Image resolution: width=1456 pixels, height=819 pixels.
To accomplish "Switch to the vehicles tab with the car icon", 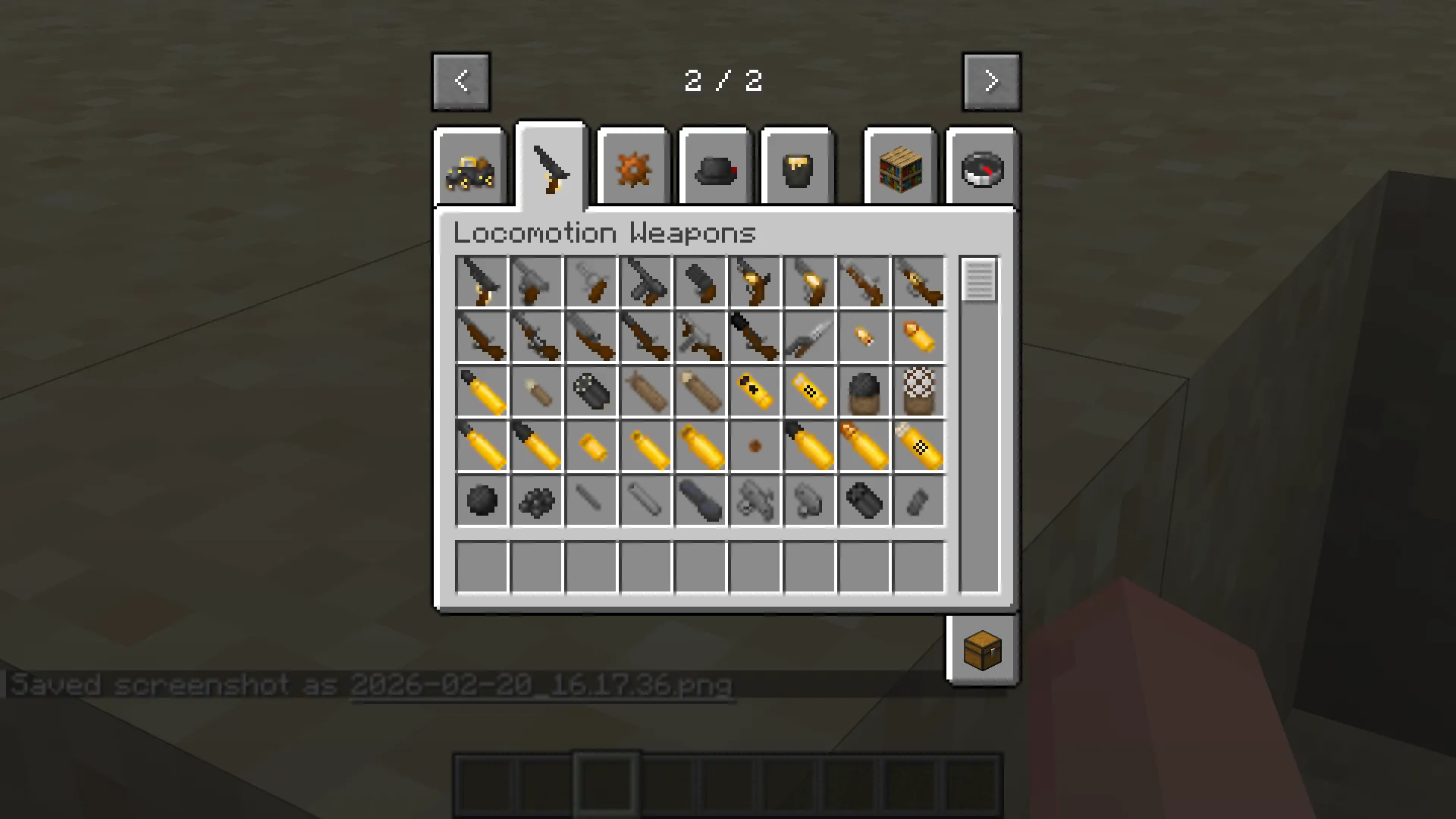I will click(x=469, y=167).
